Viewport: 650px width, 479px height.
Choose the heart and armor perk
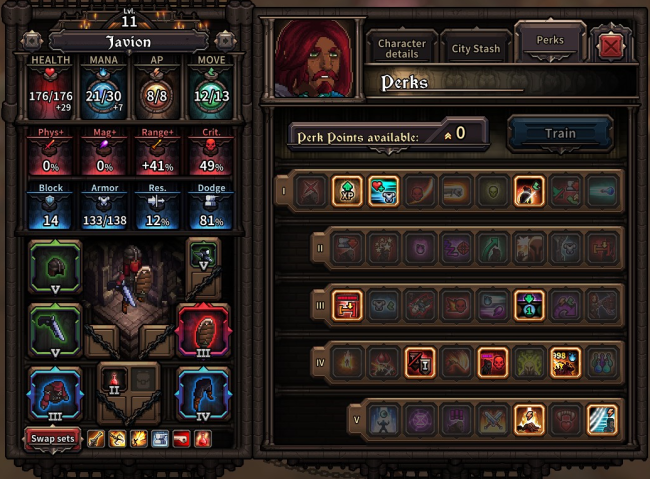(x=383, y=190)
